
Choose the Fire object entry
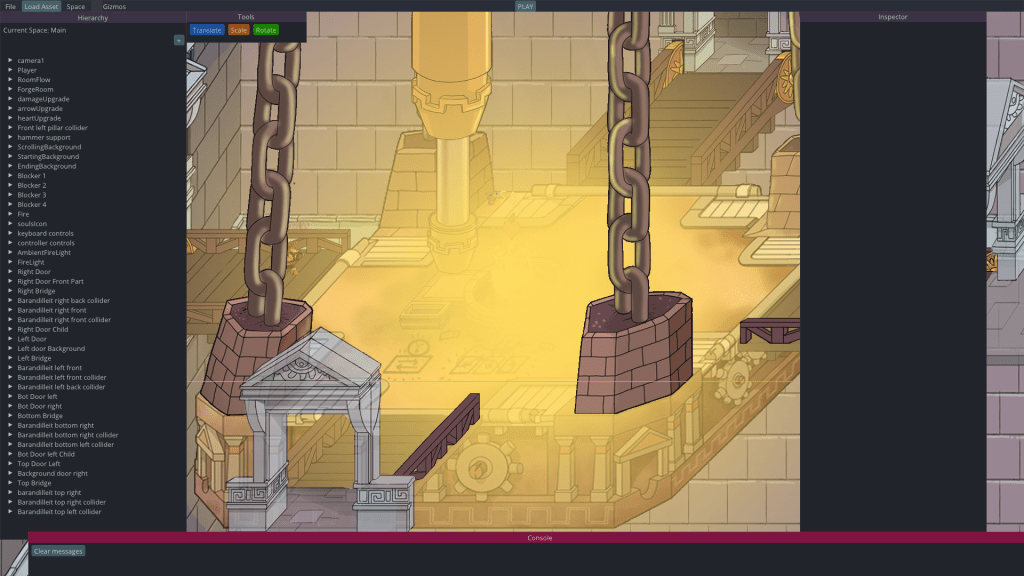tap(24, 214)
